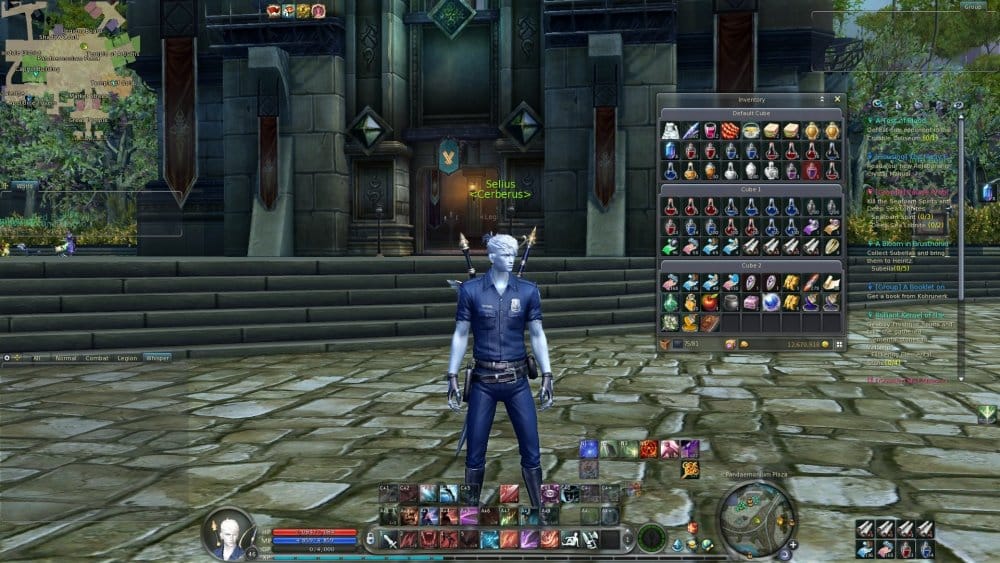Click the brown book item in Cube 2
Screen dimensions: 1000x563
pyautogui.click(x=710, y=322)
